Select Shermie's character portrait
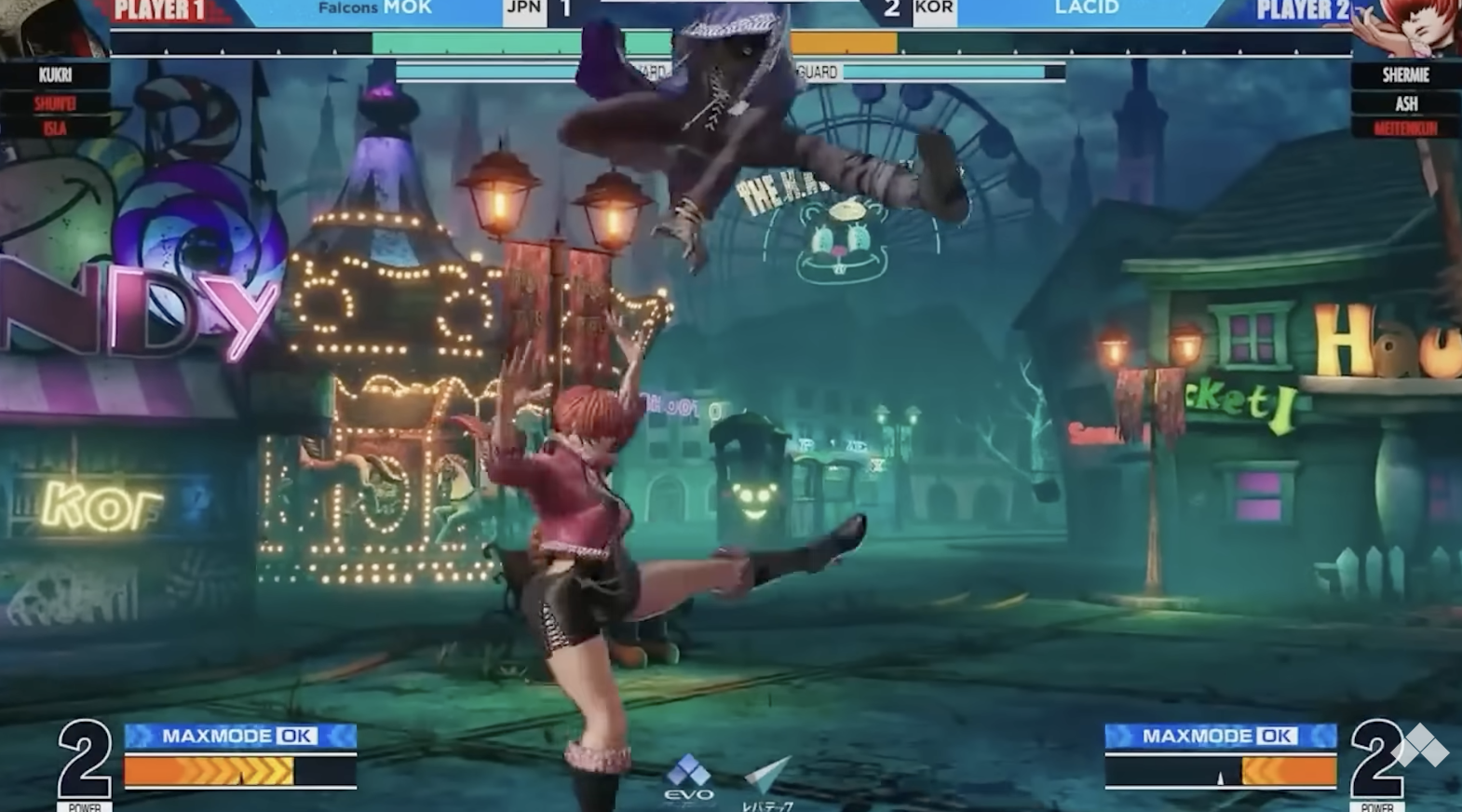1462x812 pixels. coord(1411,28)
